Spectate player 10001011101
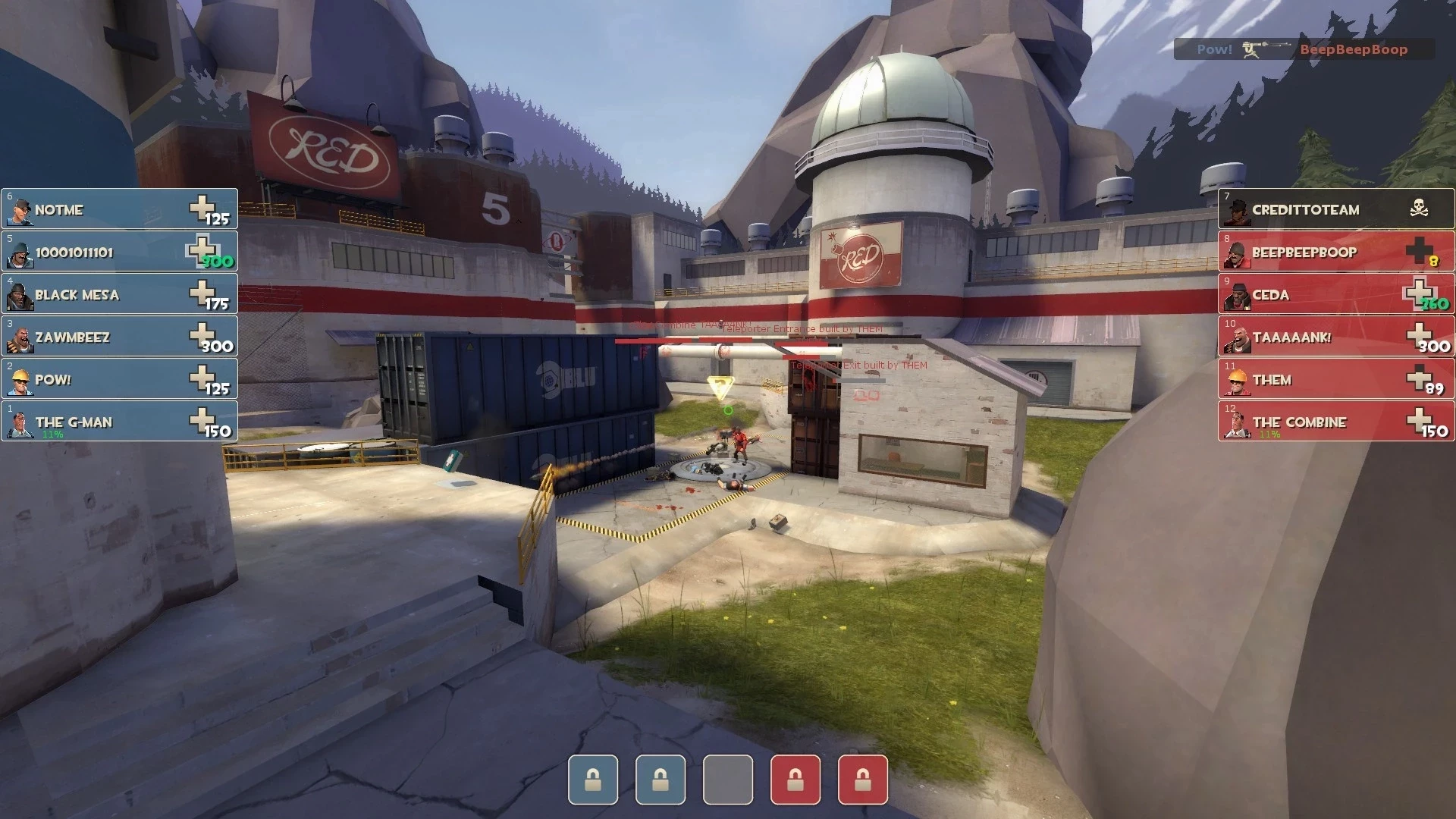This screenshot has width=1456, height=819. pyautogui.click(x=120, y=252)
